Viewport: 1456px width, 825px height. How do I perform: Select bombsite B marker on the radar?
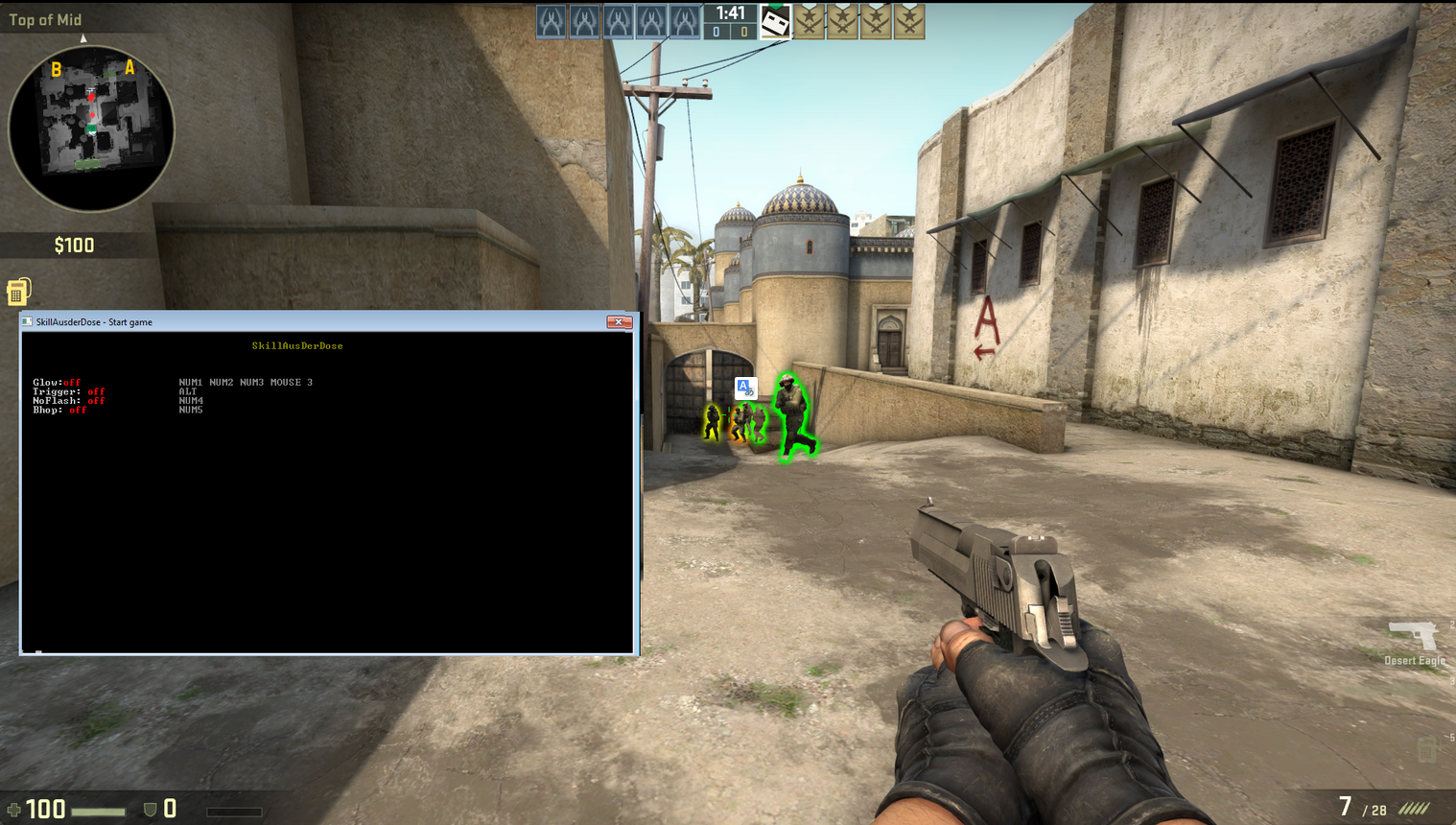[55, 69]
